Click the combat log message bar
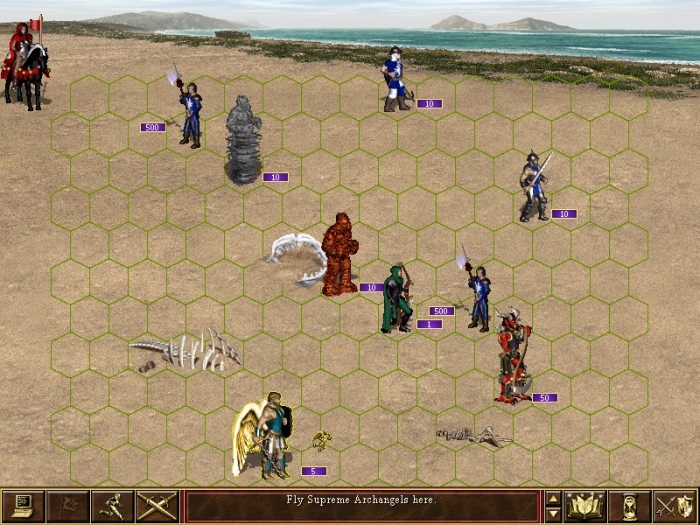The height and width of the screenshot is (525, 700). [362, 506]
